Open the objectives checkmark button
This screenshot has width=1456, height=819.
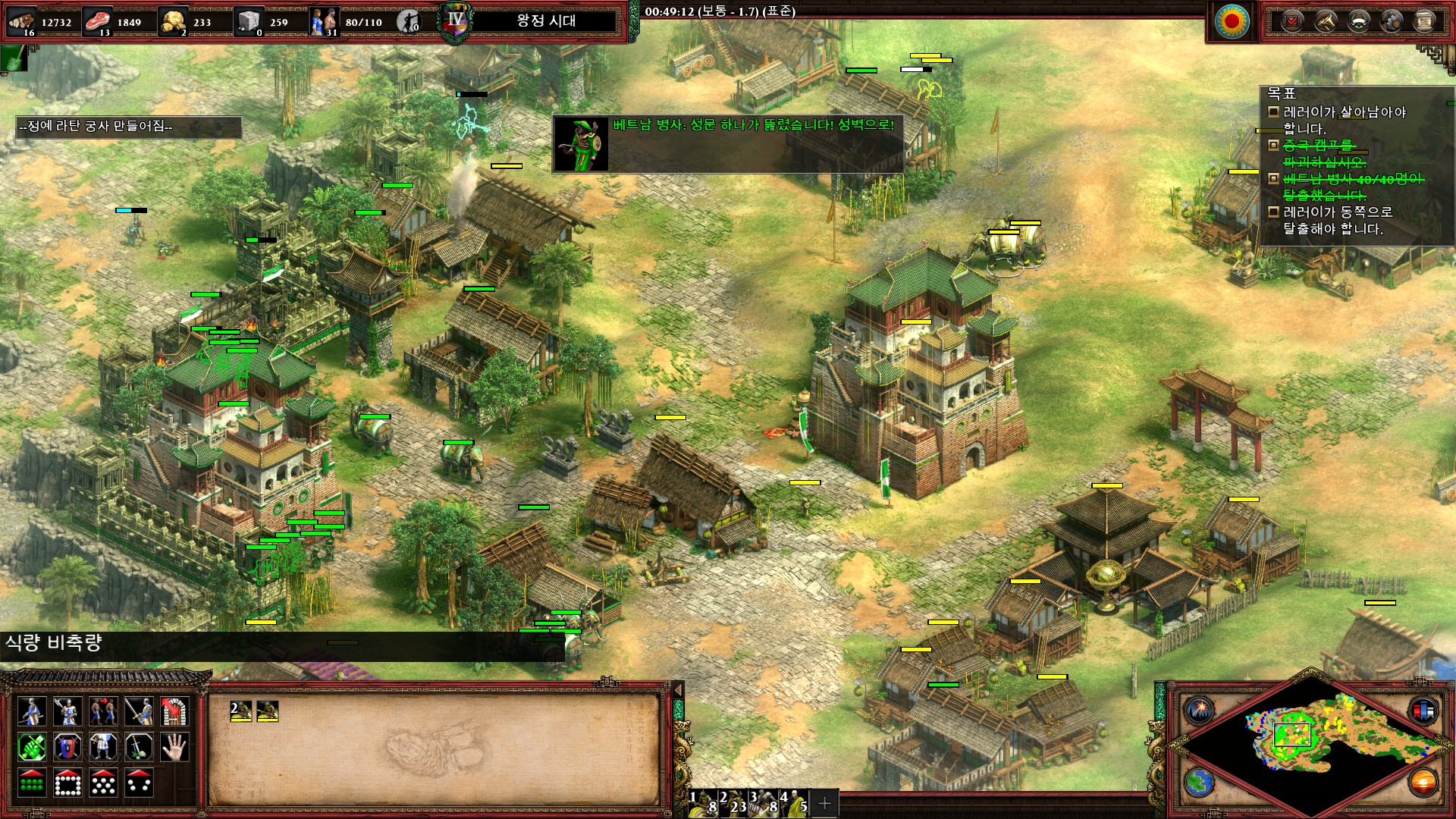click(1291, 21)
